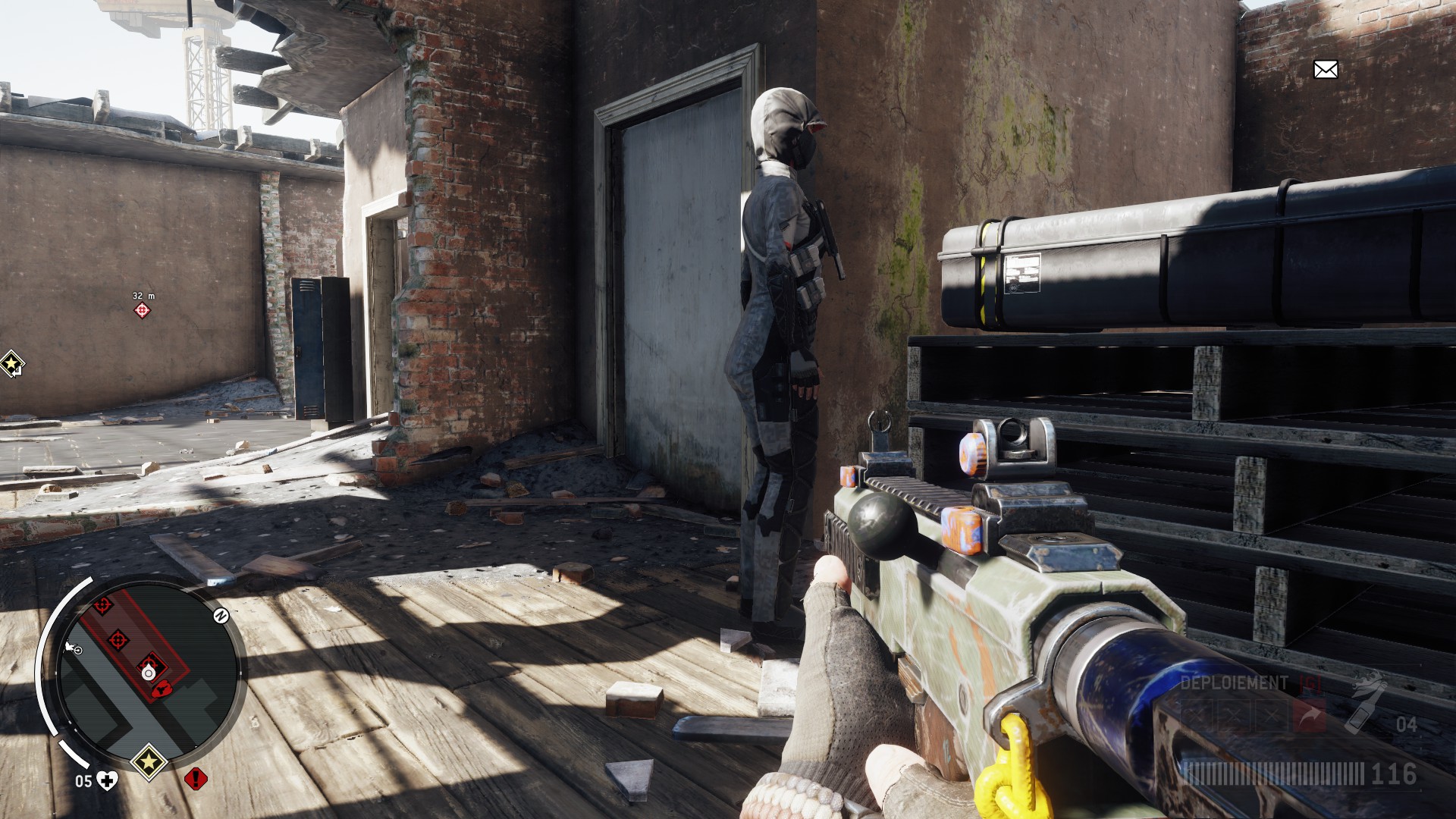Image resolution: width=1456 pixels, height=819 pixels.
Task: Click the 32 m enemy target waypoint marker
Action: click(142, 310)
